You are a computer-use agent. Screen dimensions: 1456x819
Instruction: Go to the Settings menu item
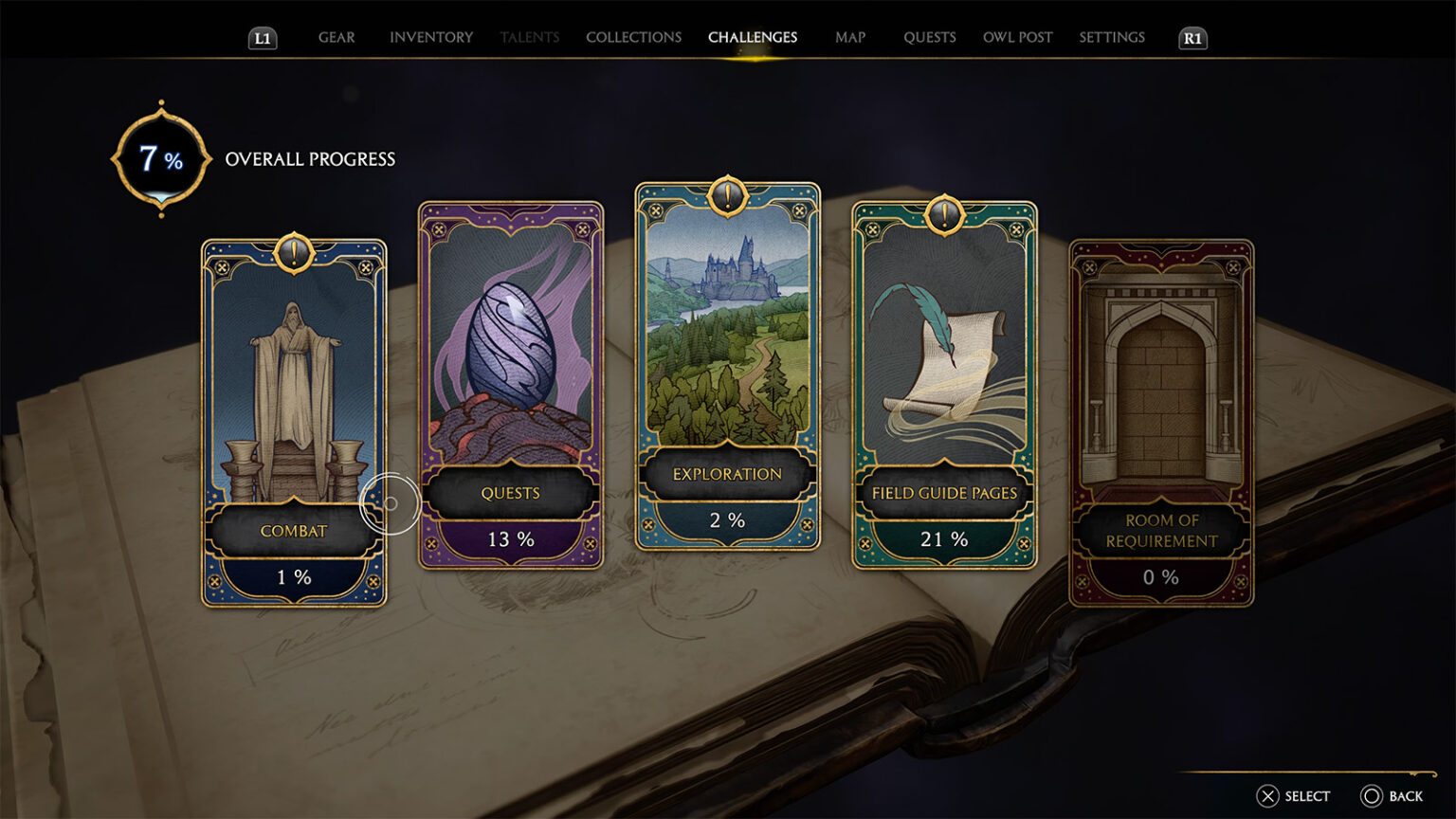tap(1111, 37)
